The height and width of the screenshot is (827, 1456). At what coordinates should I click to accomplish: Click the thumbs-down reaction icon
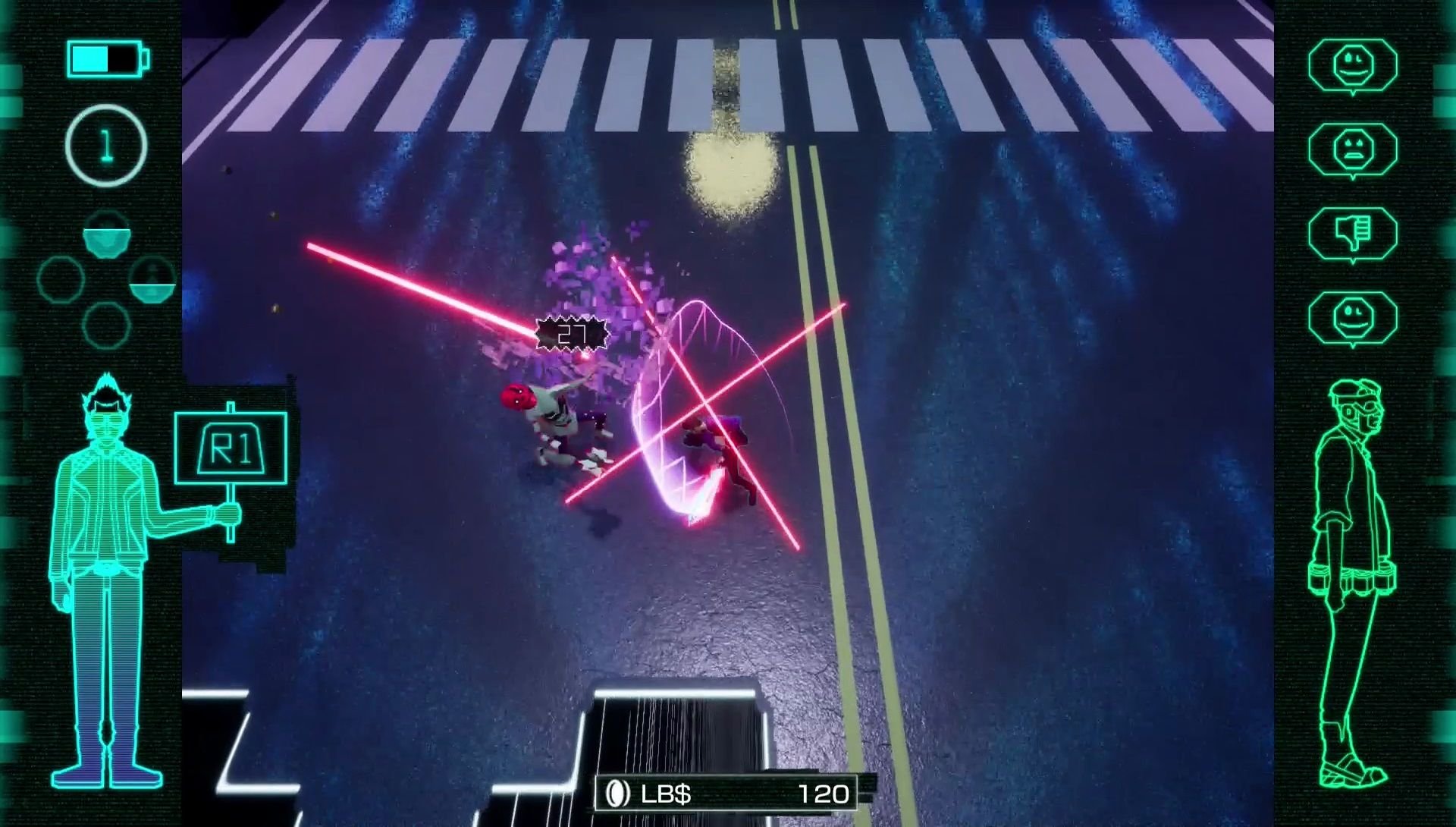[1354, 231]
